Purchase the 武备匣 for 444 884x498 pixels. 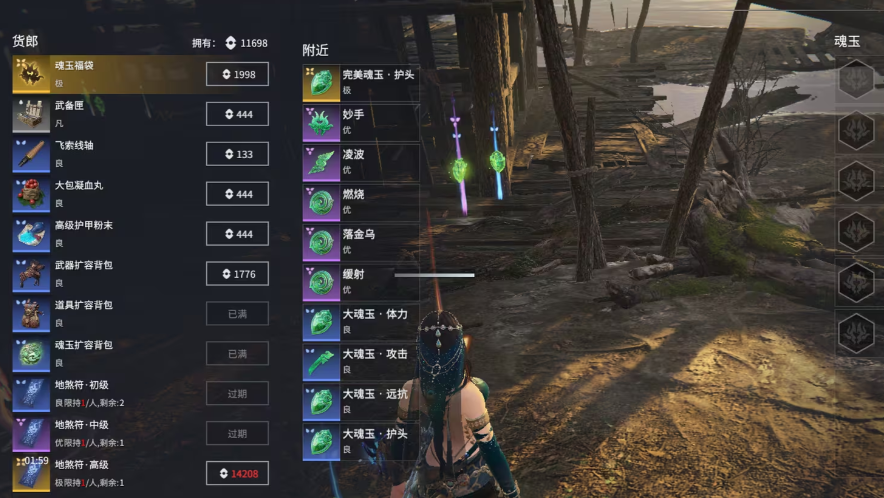237,115
